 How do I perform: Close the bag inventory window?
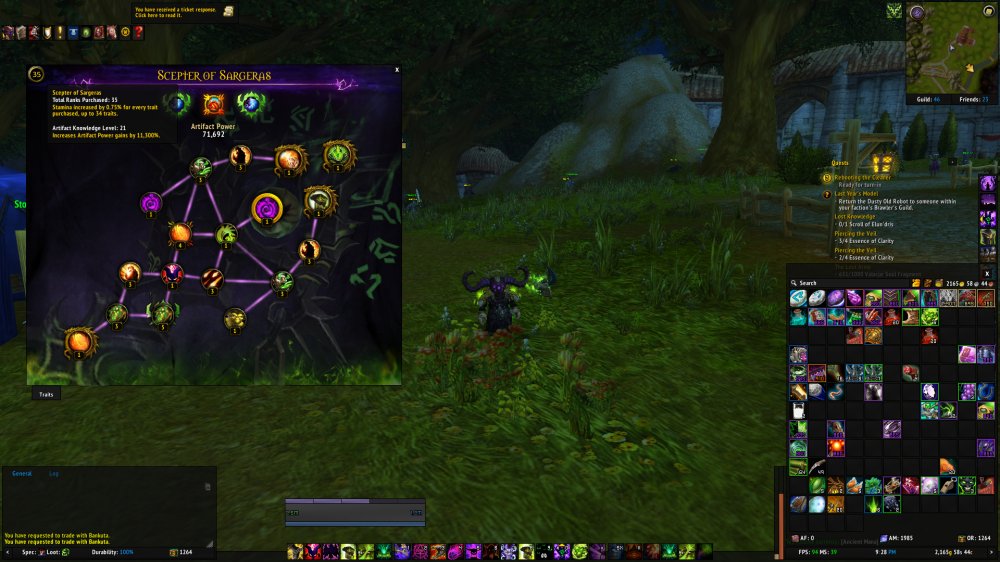987,272
